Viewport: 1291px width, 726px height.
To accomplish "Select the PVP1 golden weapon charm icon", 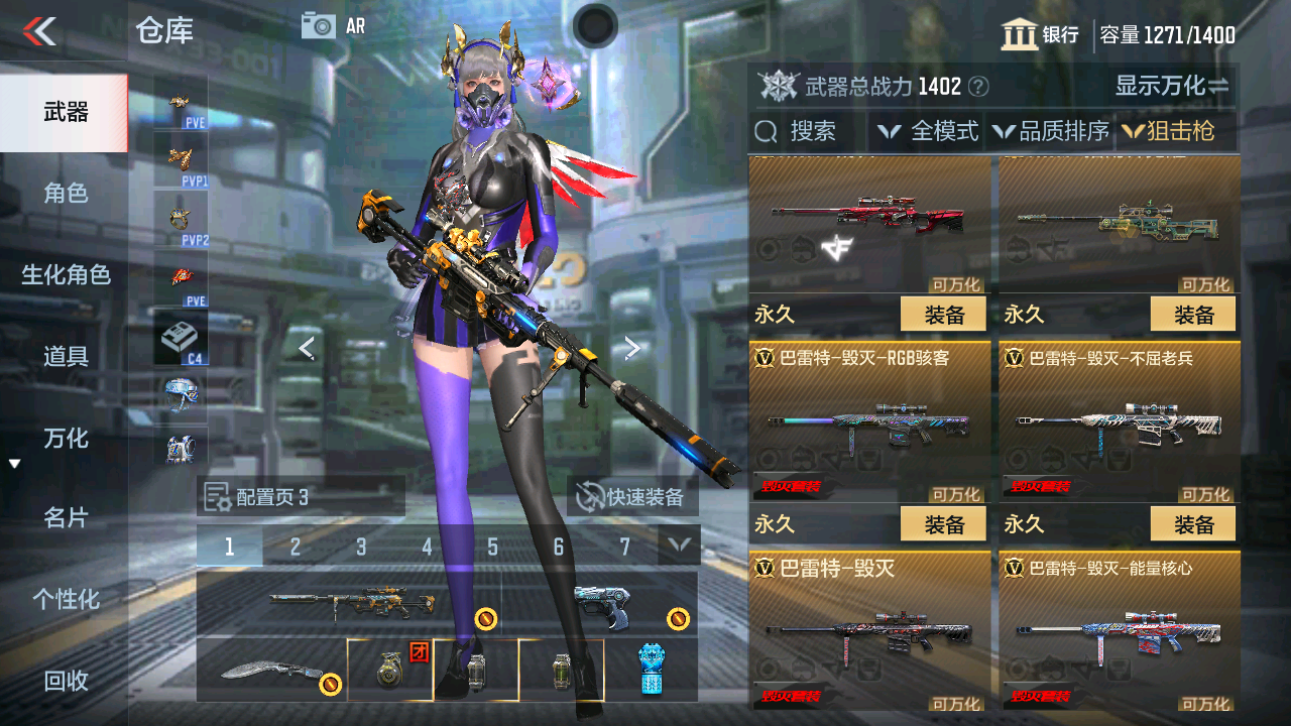I will (x=180, y=160).
